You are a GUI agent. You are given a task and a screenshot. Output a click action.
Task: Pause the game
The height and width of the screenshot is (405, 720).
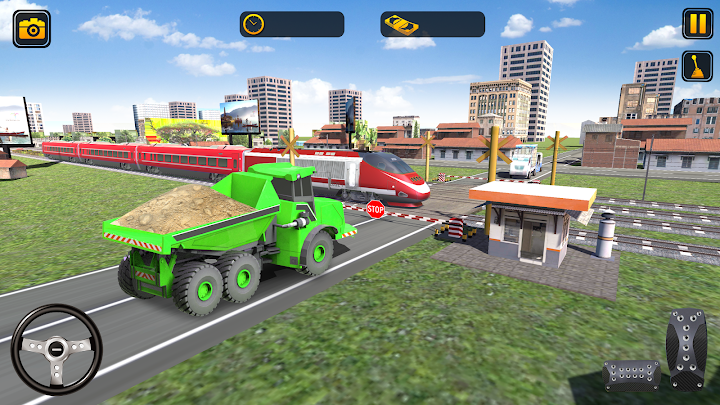(697, 23)
